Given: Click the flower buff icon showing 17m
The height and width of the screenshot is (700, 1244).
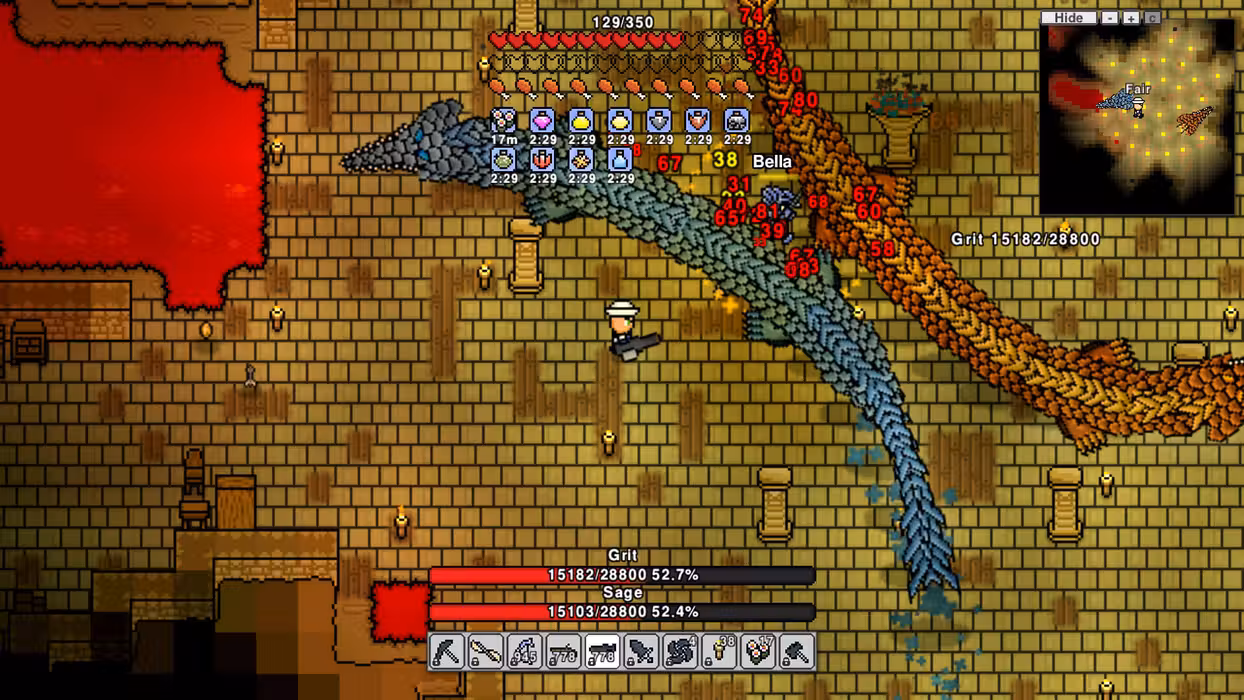Looking at the screenshot, I should click(504, 121).
